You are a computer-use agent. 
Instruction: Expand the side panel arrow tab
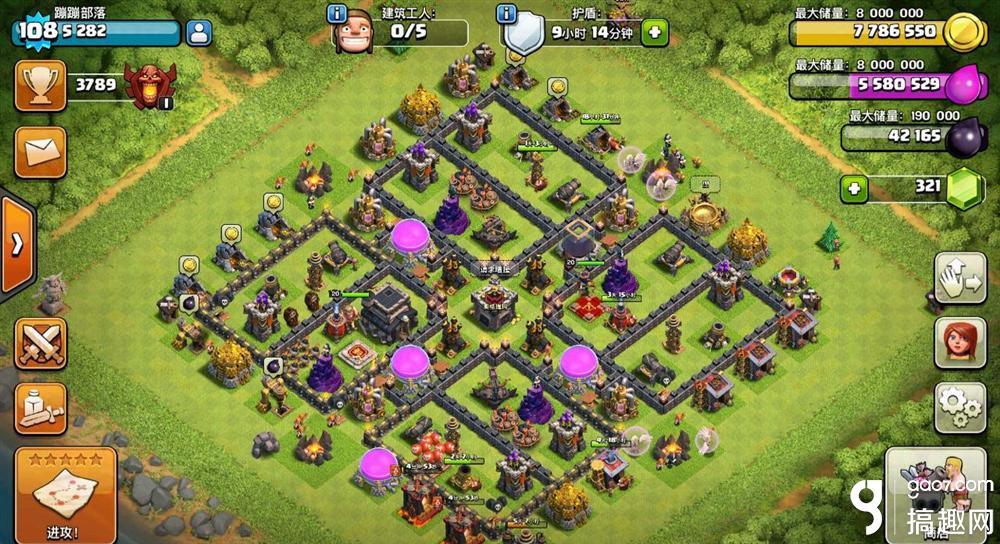tap(16, 245)
